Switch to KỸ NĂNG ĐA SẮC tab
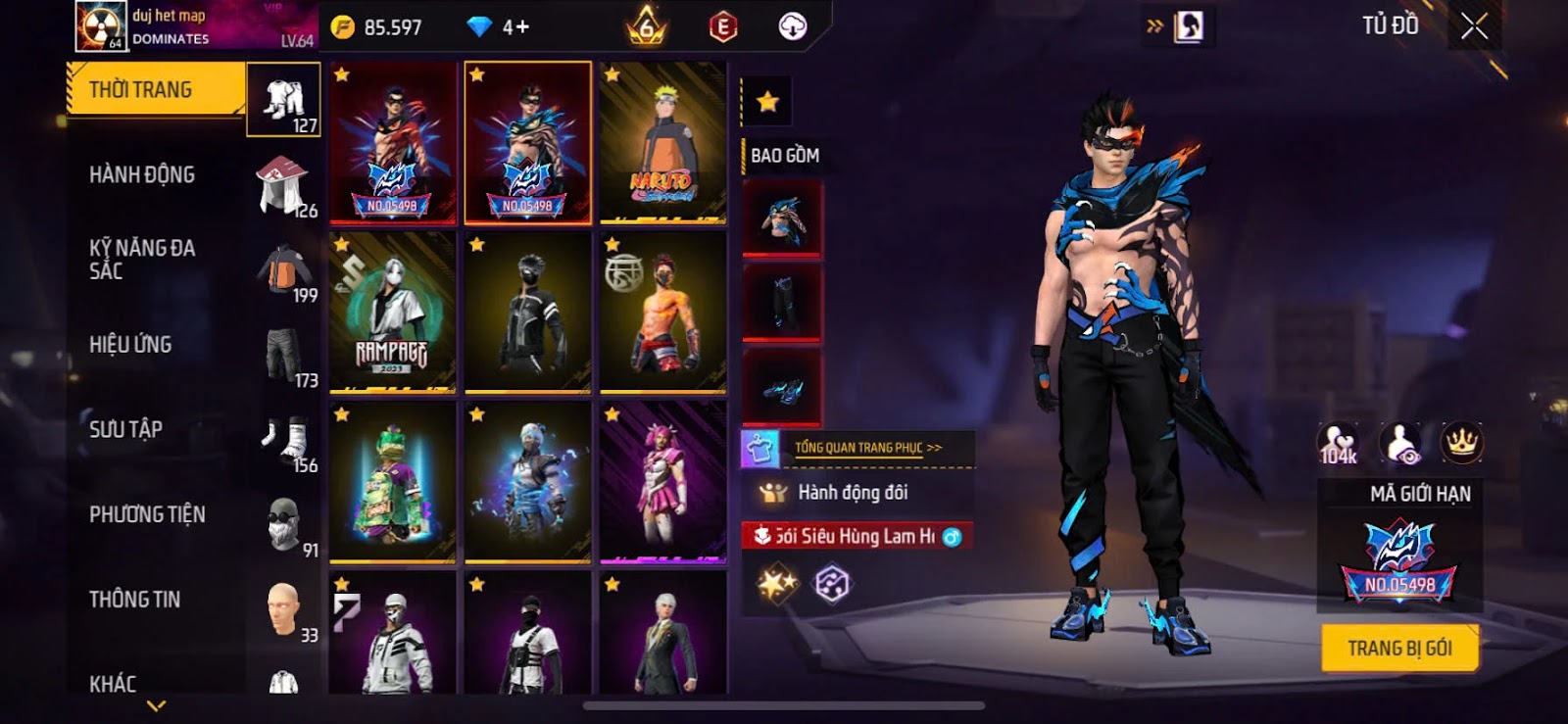The width and height of the screenshot is (1568, 724). tap(142, 260)
